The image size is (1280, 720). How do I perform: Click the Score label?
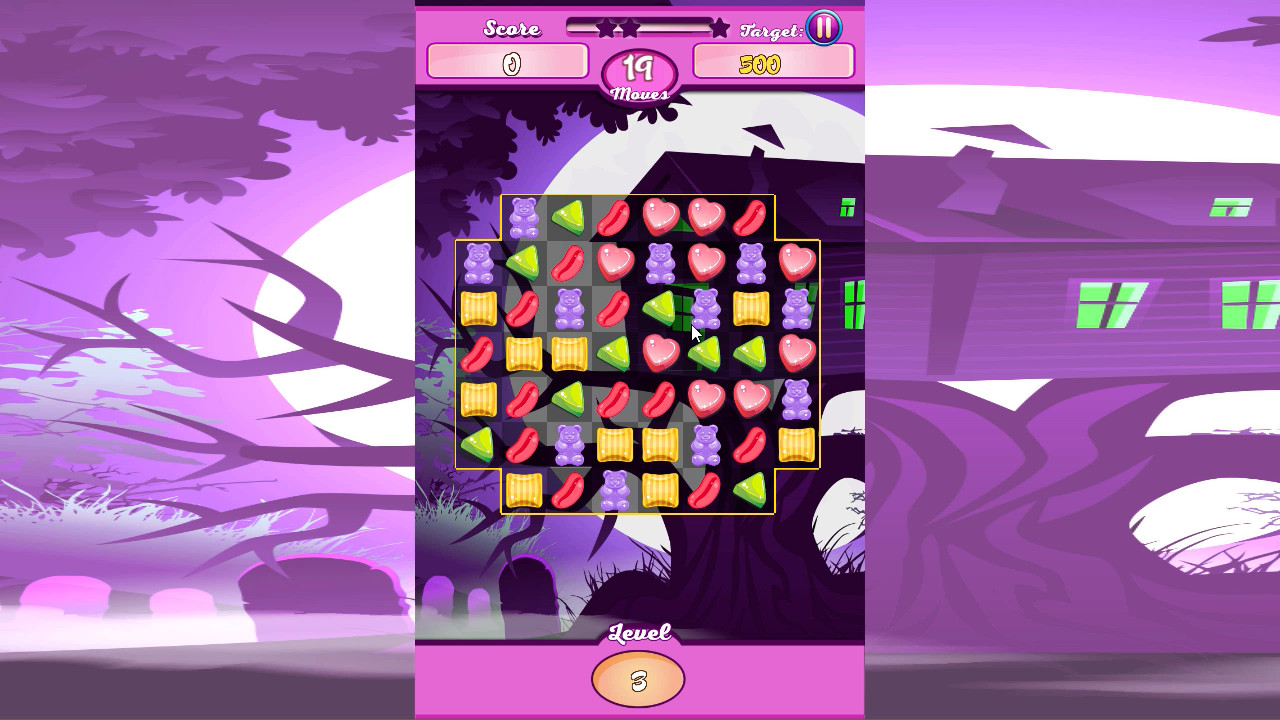(x=512, y=27)
